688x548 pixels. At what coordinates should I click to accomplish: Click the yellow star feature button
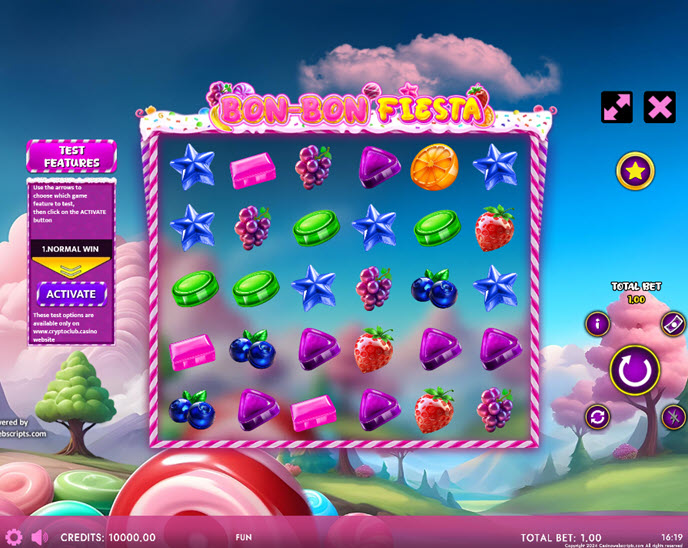(x=634, y=172)
